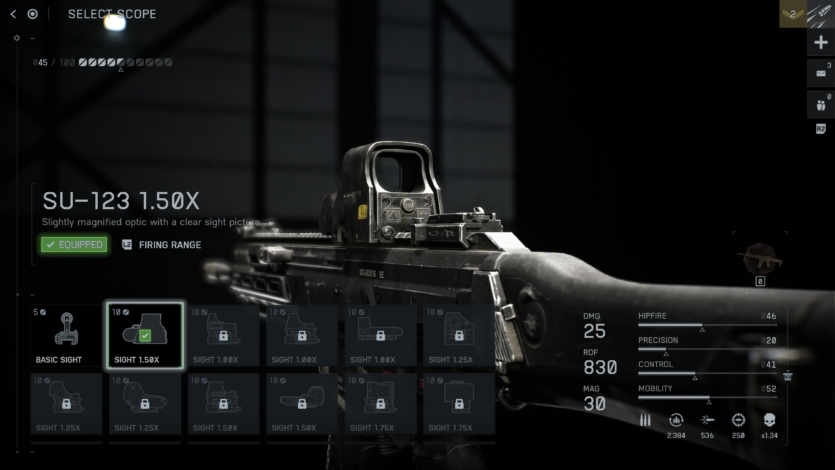Click the plus button at top right

pyautogui.click(x=821, y=43)
